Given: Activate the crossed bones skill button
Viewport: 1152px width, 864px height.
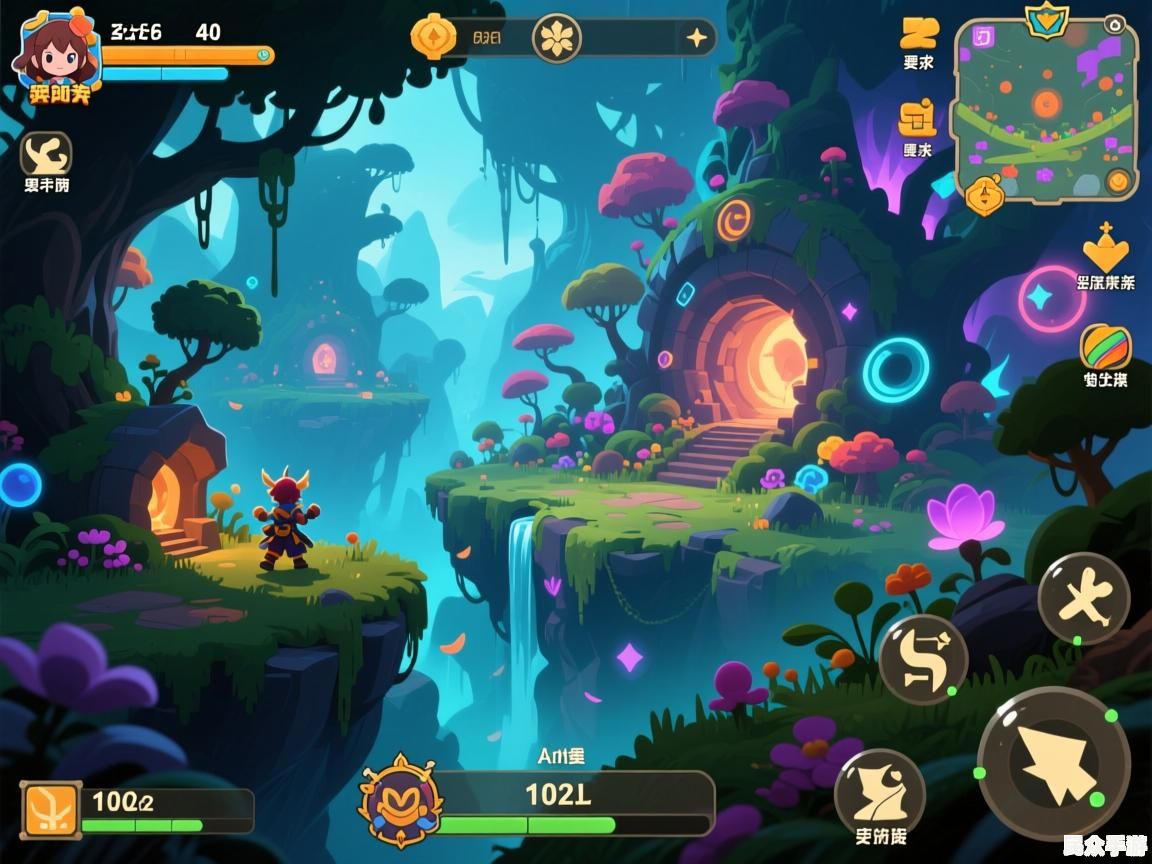Looking at the screenshot, I should (x=1084, y=599).
